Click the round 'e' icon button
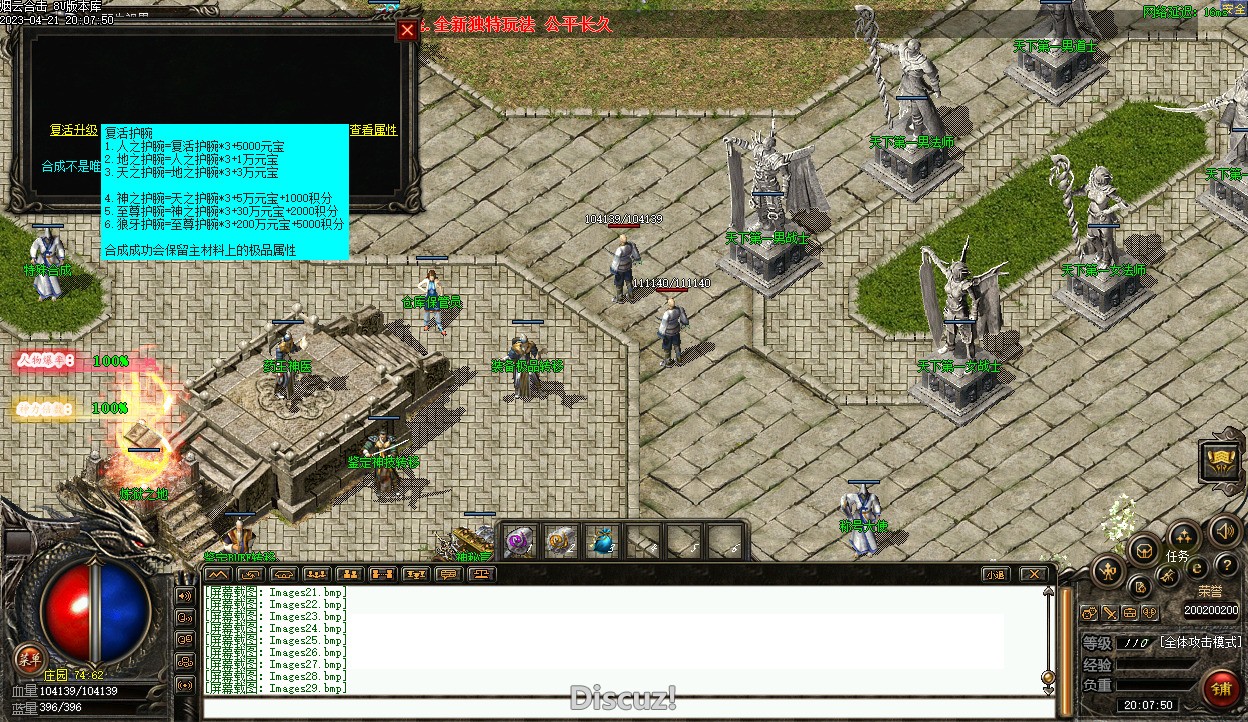The width and height of the screenshot is (1248, 722). coord(1197,568)
